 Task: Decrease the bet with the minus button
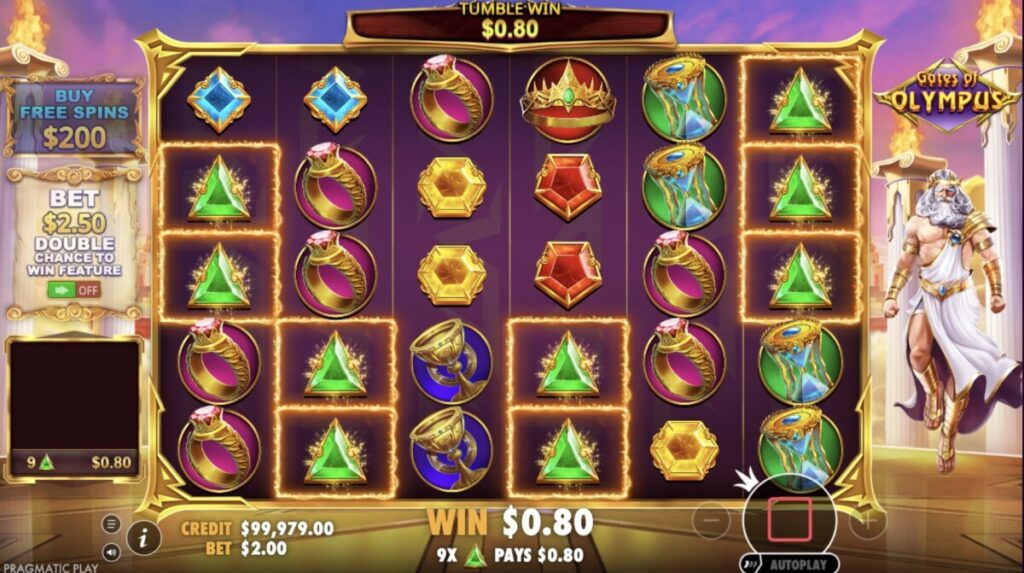(x=712, y=520)
